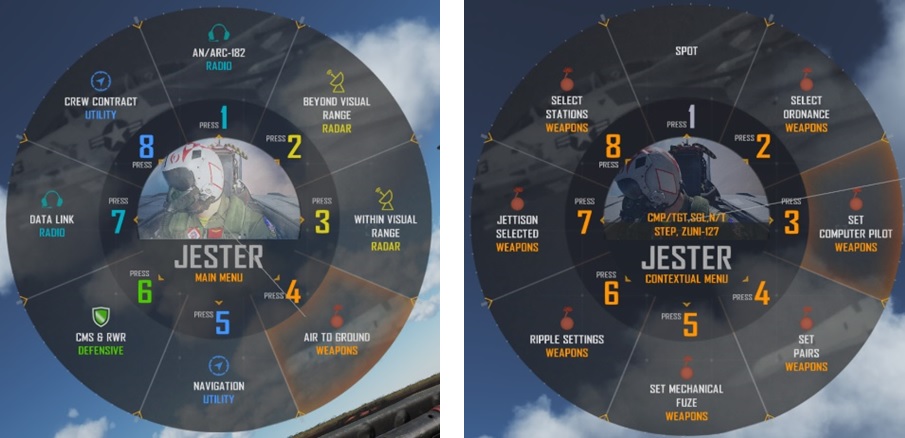Viewport: 905px width, 438px height.
Task: Open Select Stations weapons option
Action: point(567,108)
